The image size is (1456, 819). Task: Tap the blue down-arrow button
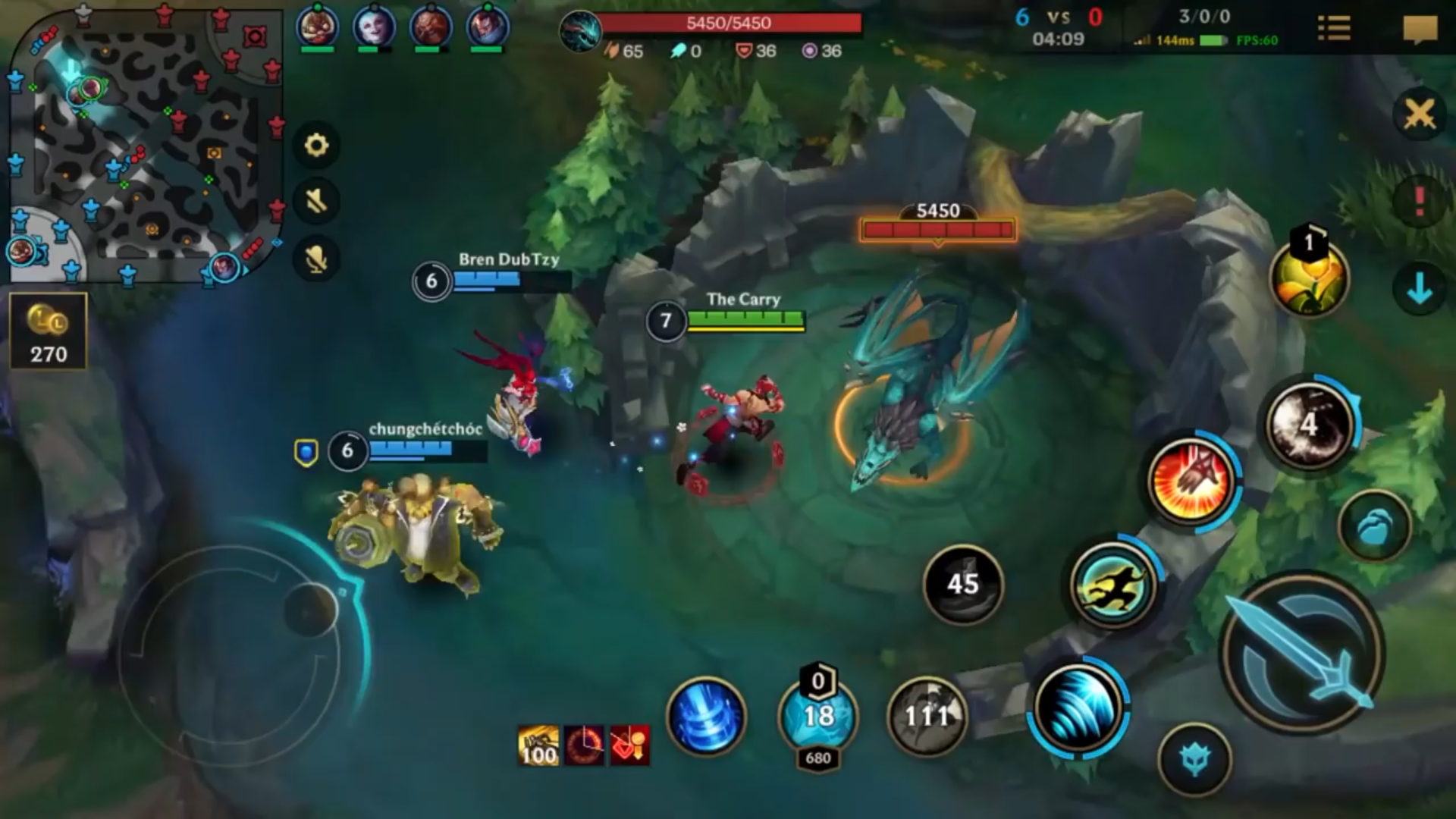tap(1419, 289)
